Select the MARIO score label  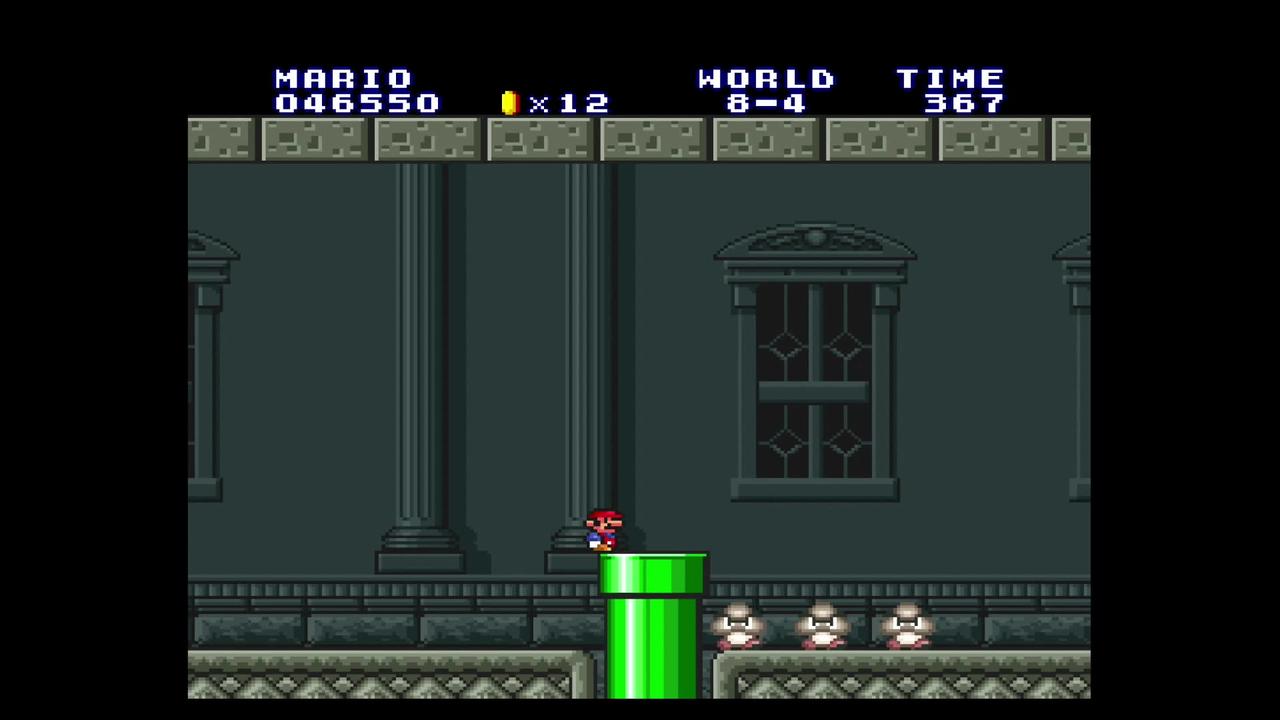(342, 79)
